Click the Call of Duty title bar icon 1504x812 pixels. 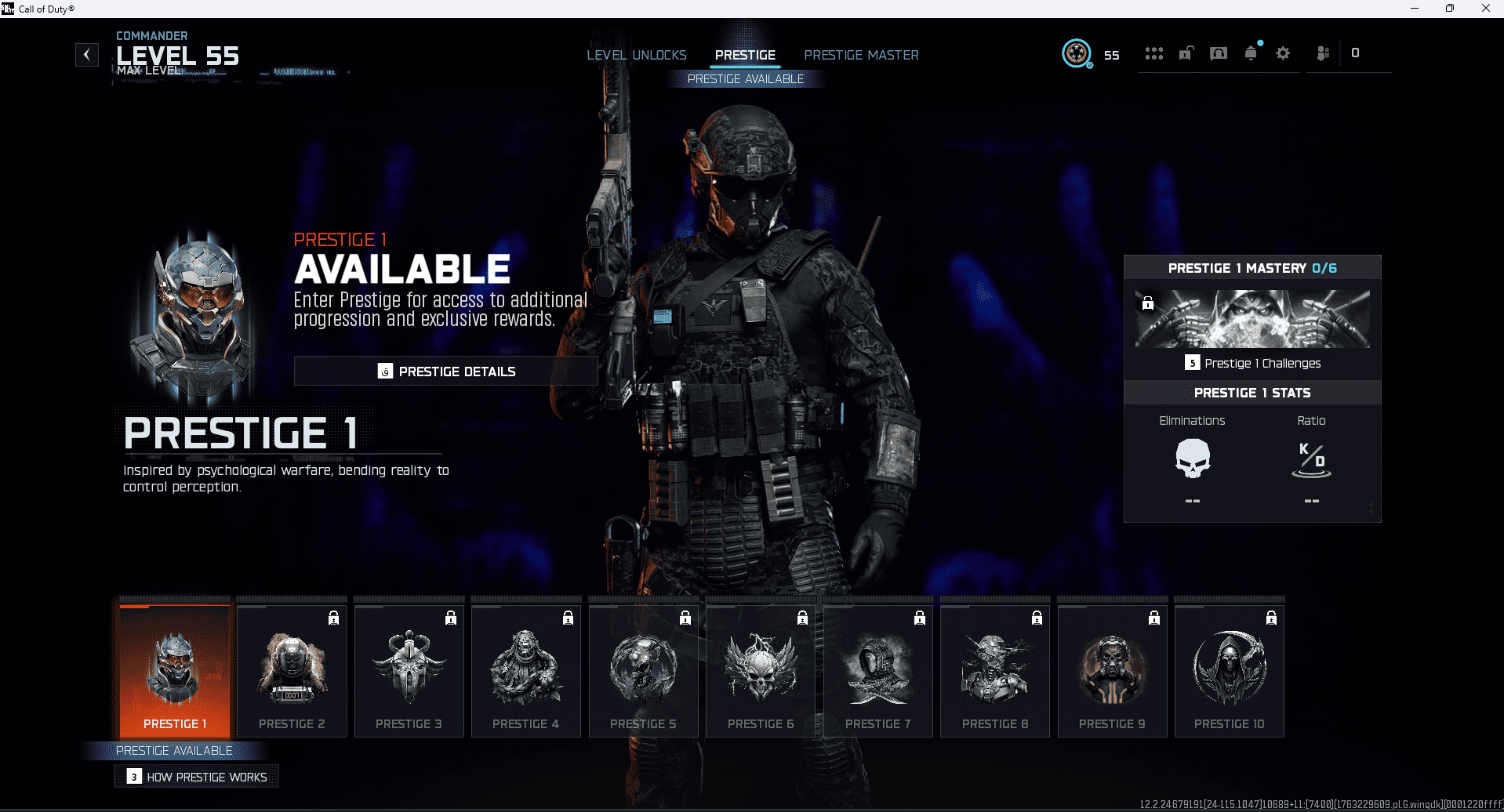[x=8, y=8]
